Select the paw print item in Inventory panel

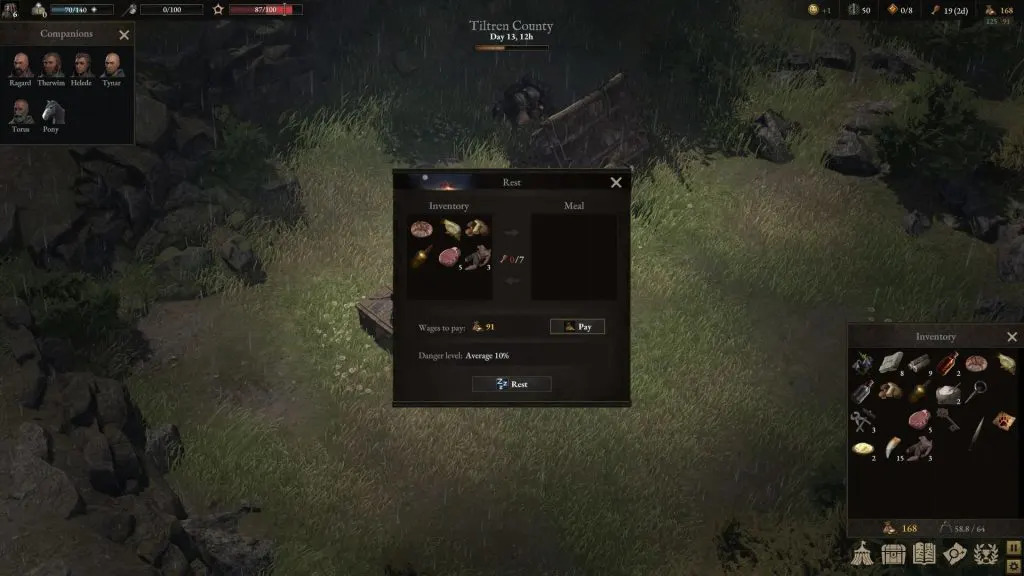(1005, 421)
